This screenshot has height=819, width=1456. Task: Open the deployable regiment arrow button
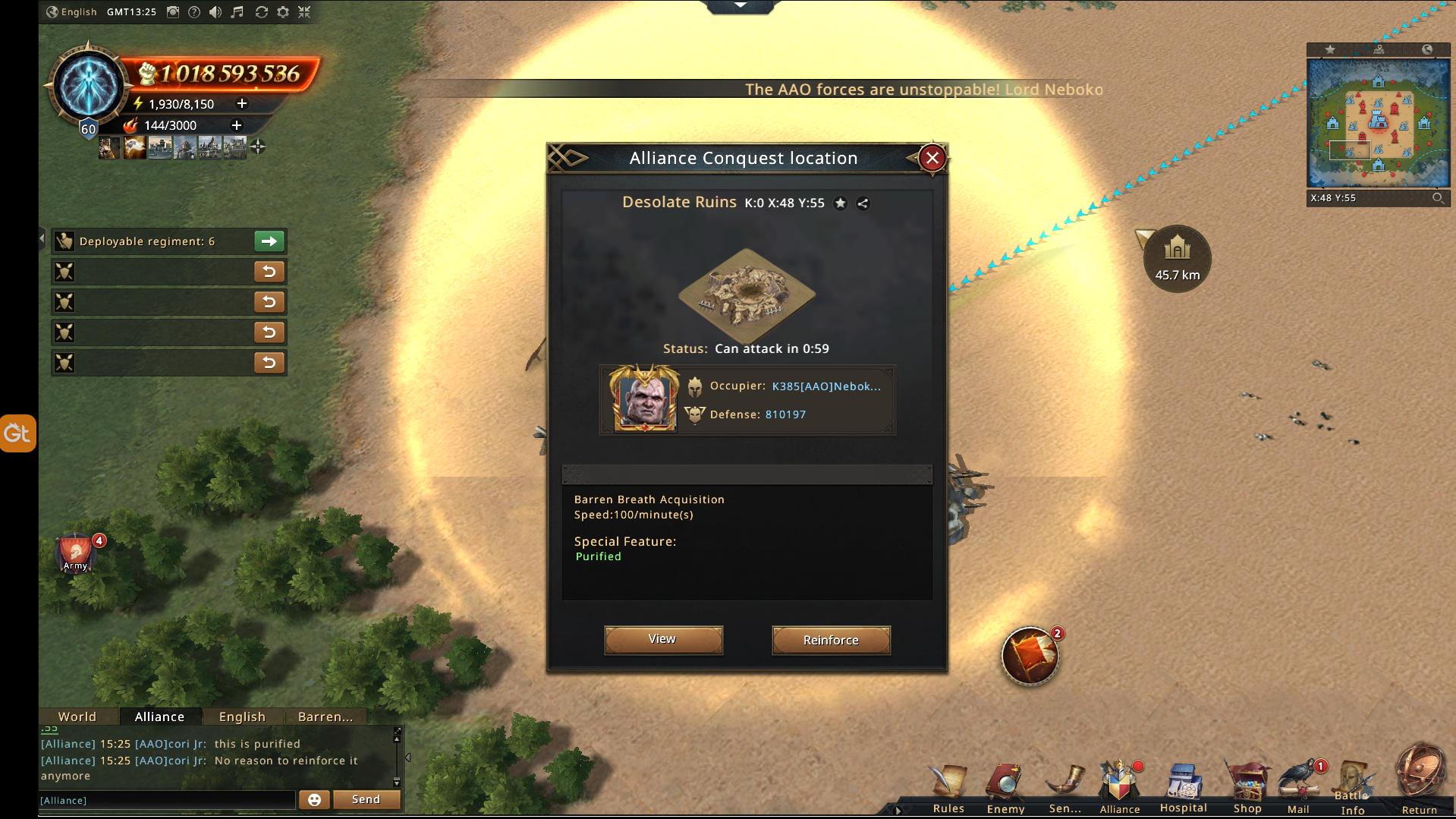269,241
